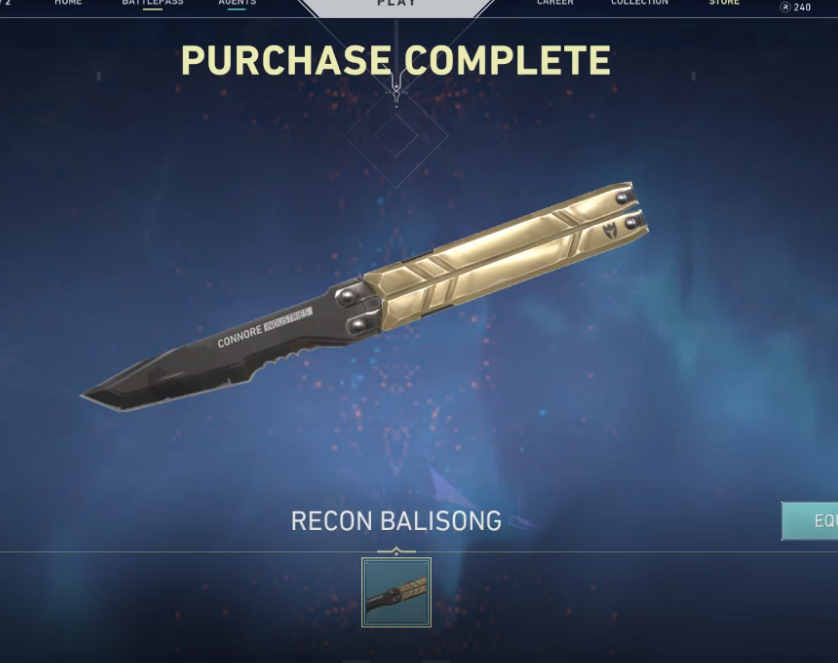
Task: Go to the Home tab
Action: pyautogui.click(x=68, y=3)
